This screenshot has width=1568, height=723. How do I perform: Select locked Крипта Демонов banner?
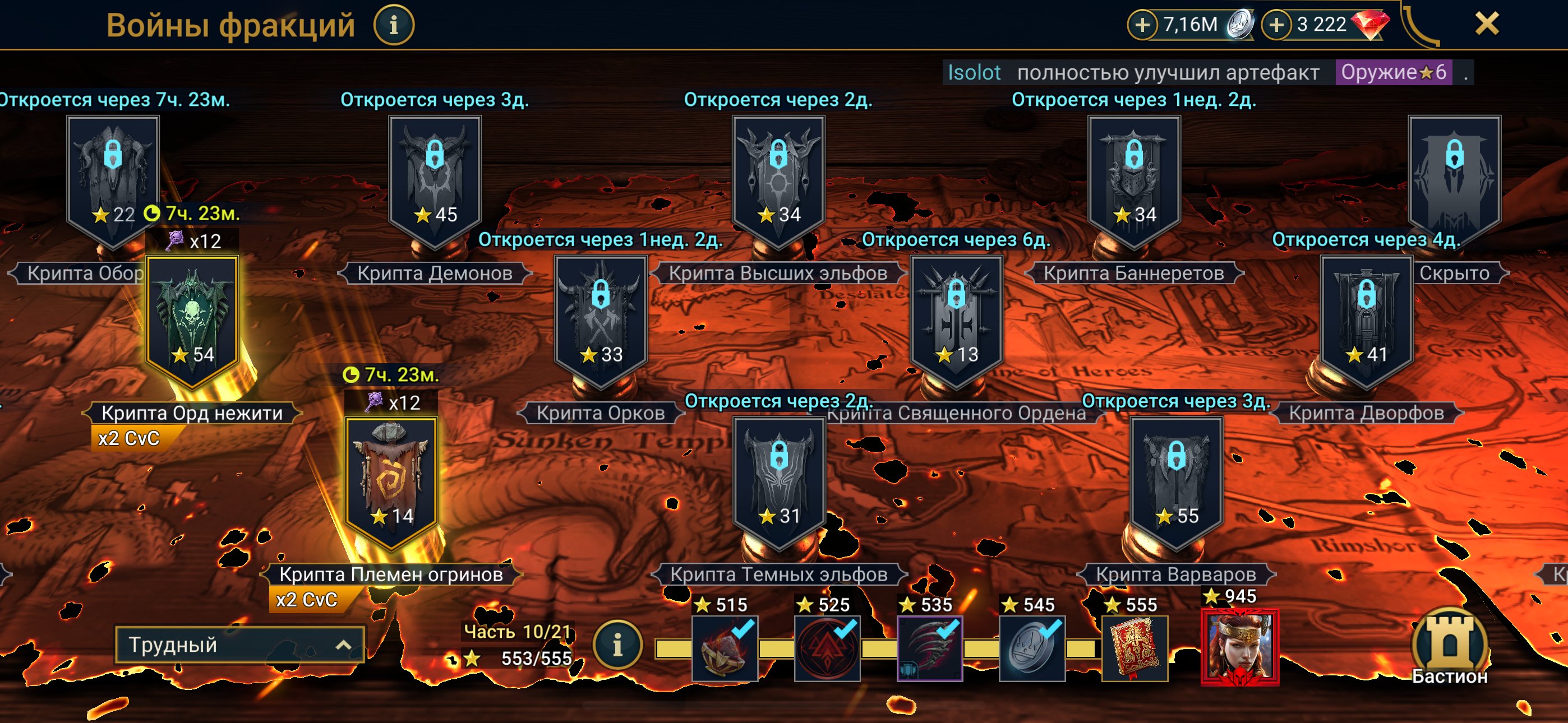coord(435,179)
